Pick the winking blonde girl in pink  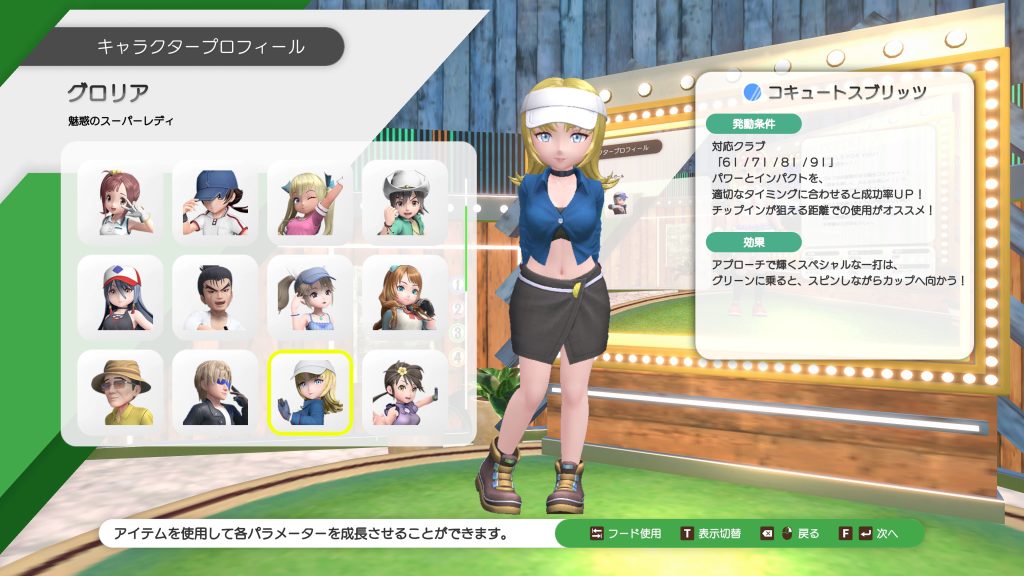[310, 203]
